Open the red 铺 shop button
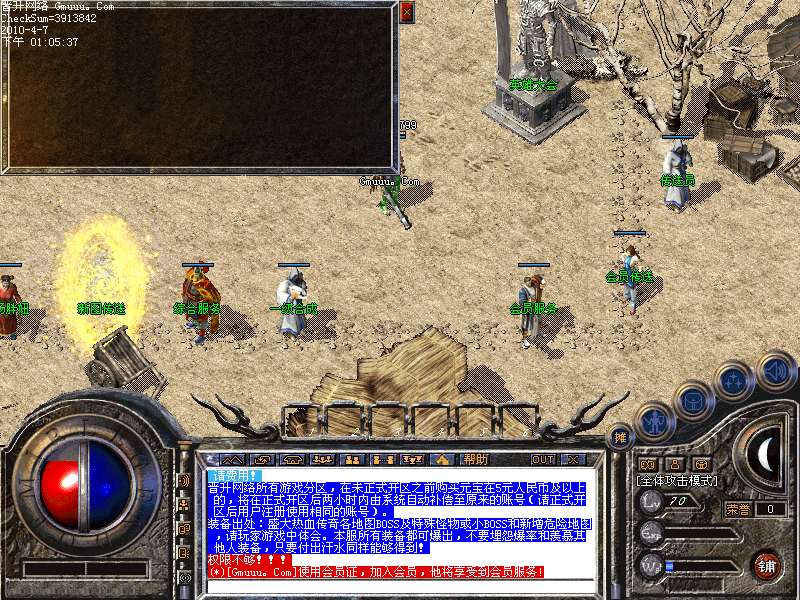800x600 pixels. 767,564
